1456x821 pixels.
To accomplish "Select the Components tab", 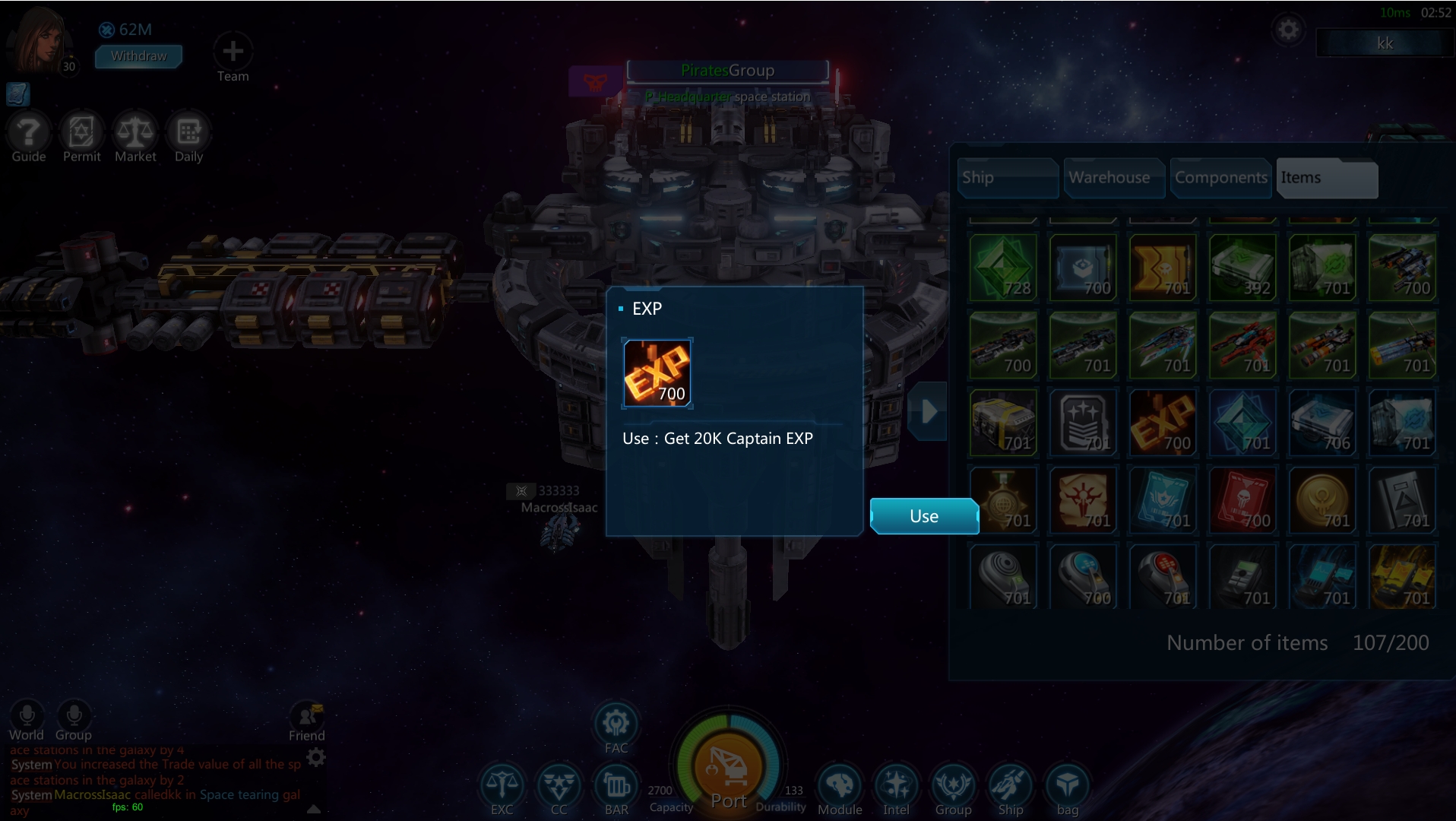I will pyautogui.click(x=1220, y=178).
